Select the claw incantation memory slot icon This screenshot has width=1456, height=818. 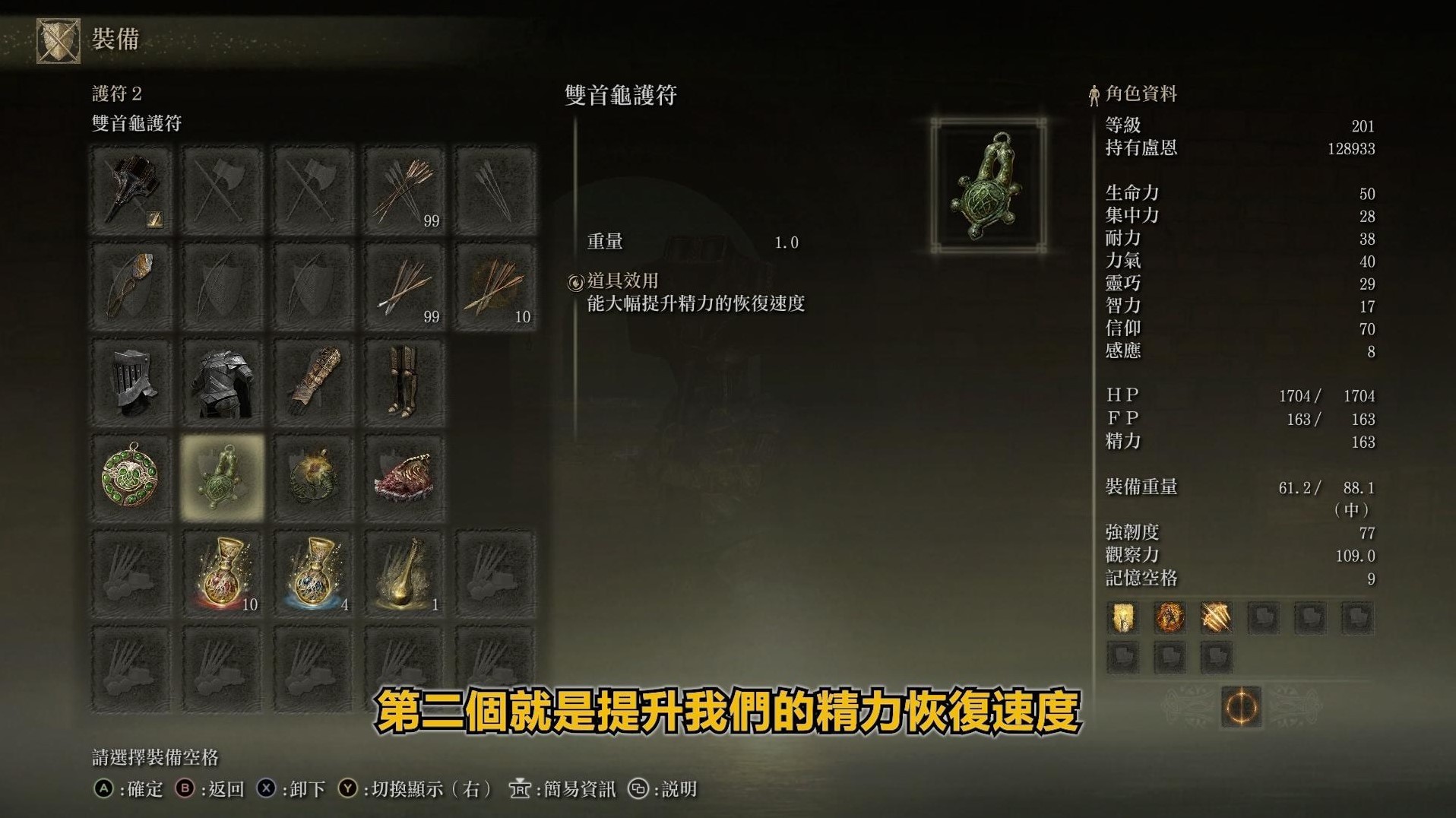pos(1216,618)
